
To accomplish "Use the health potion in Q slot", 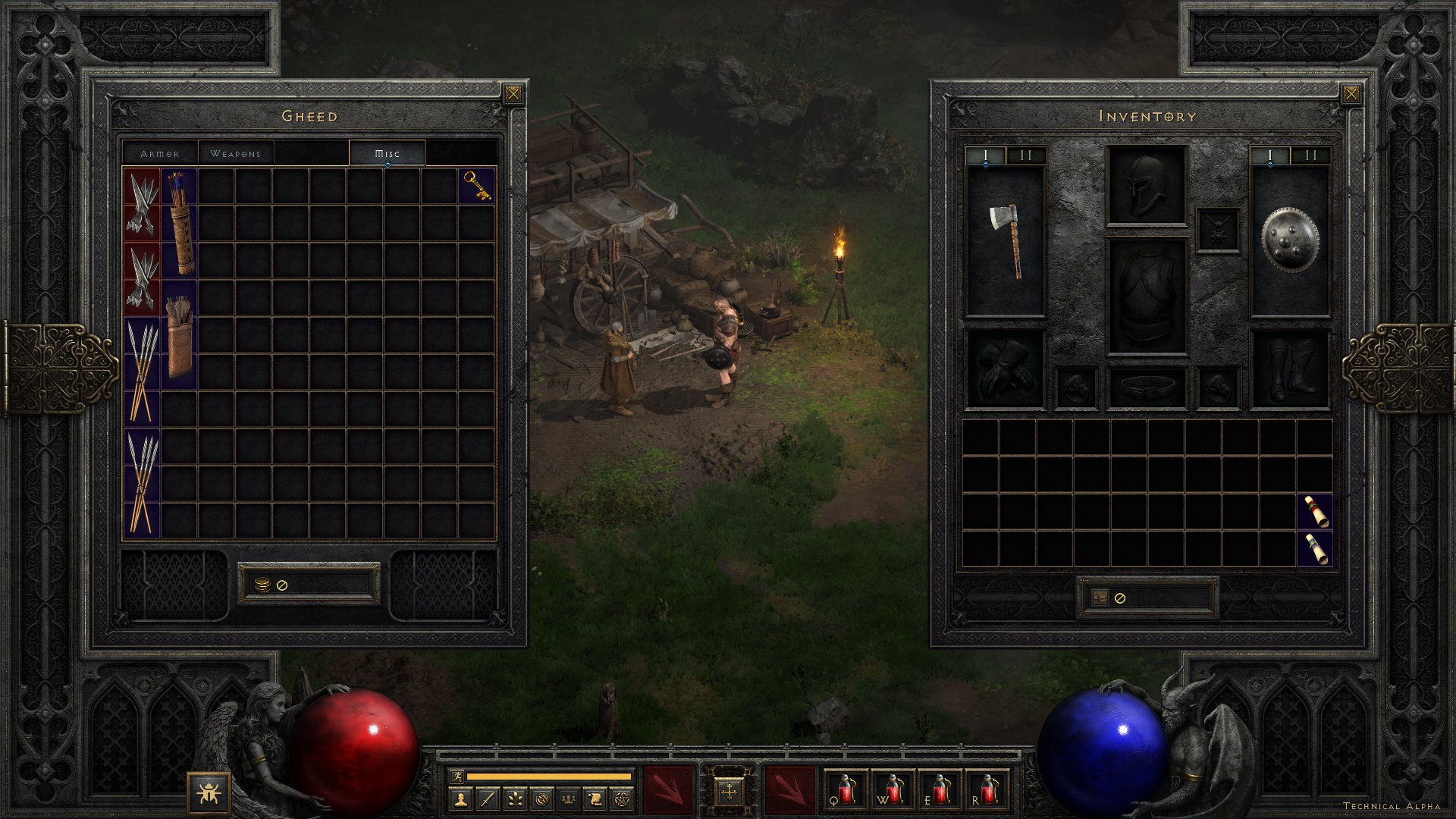I will click(x=846, y=790).
